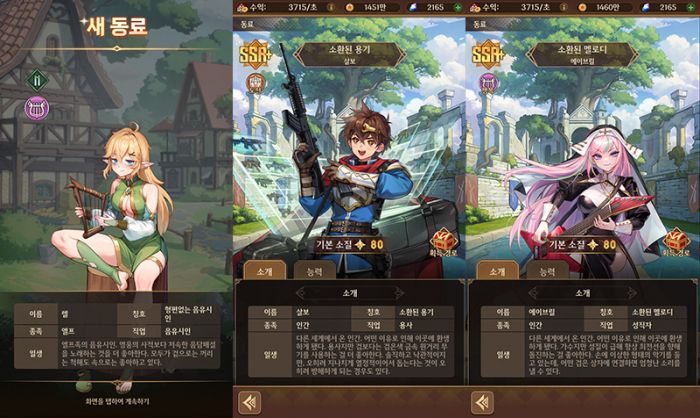Add gems with plus button above 에이브릴
The width and height of the screenshot is (700, 418).
(x=692, y=7)
